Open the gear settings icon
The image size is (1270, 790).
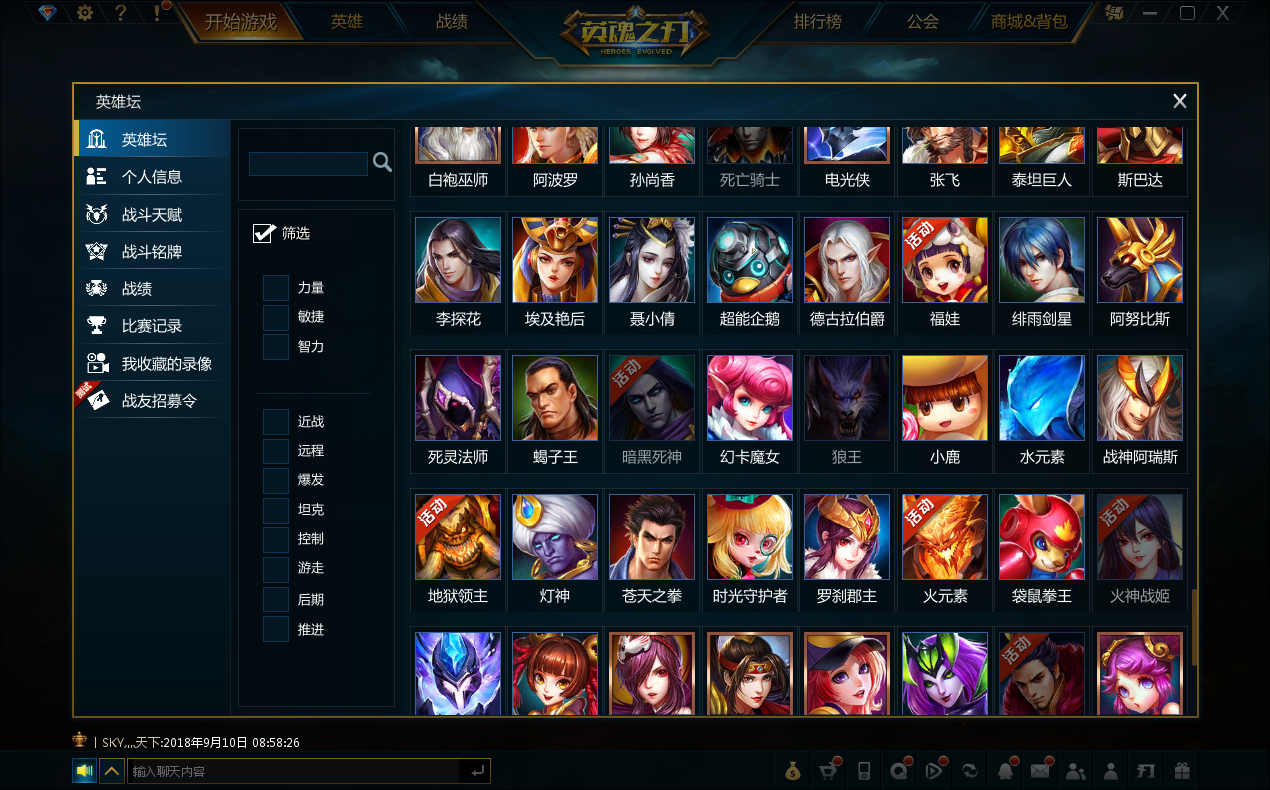85,13
